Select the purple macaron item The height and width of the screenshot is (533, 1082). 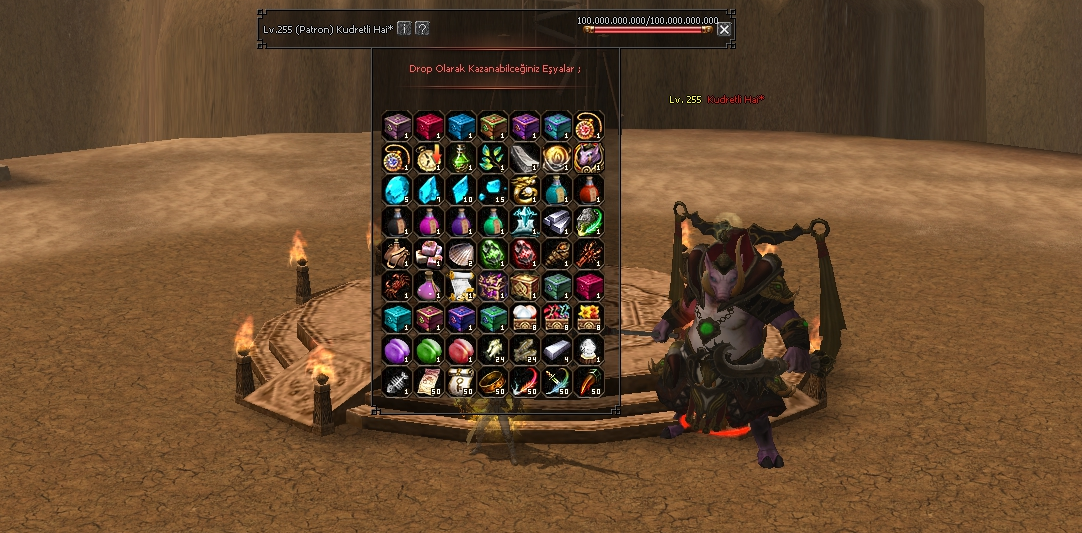[397, 349]
